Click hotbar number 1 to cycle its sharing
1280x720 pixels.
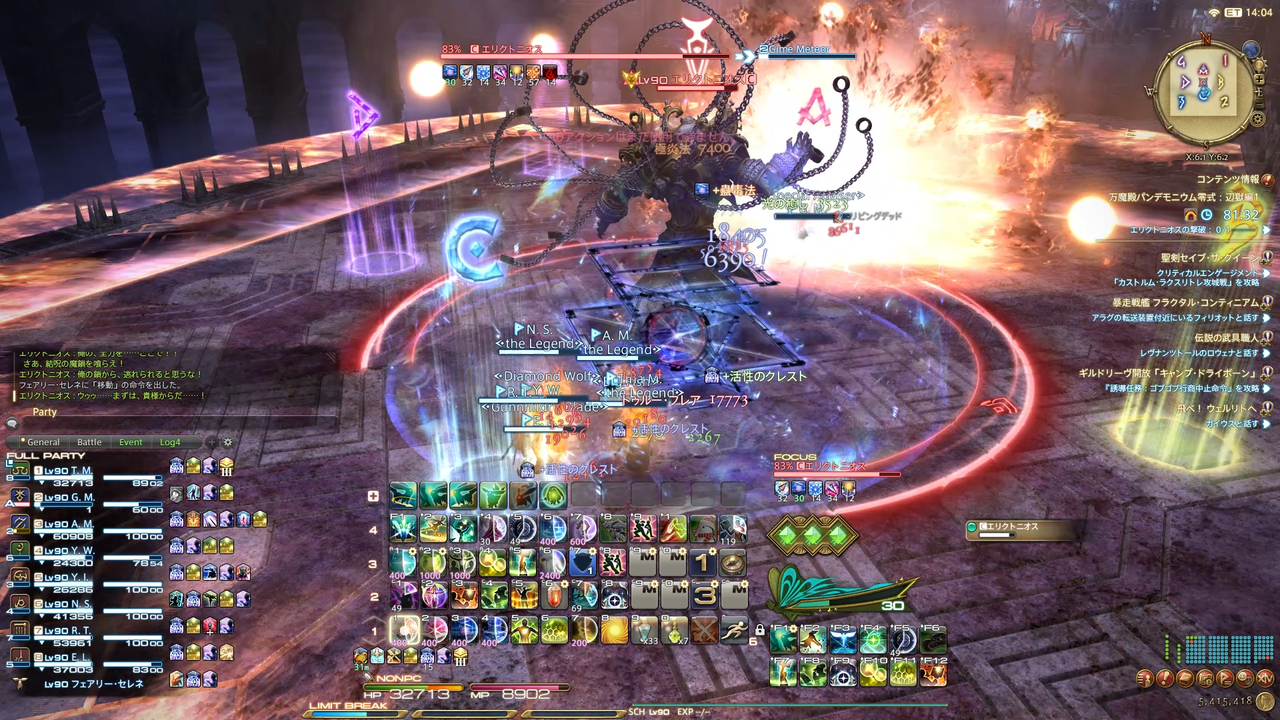coord(375,629)
